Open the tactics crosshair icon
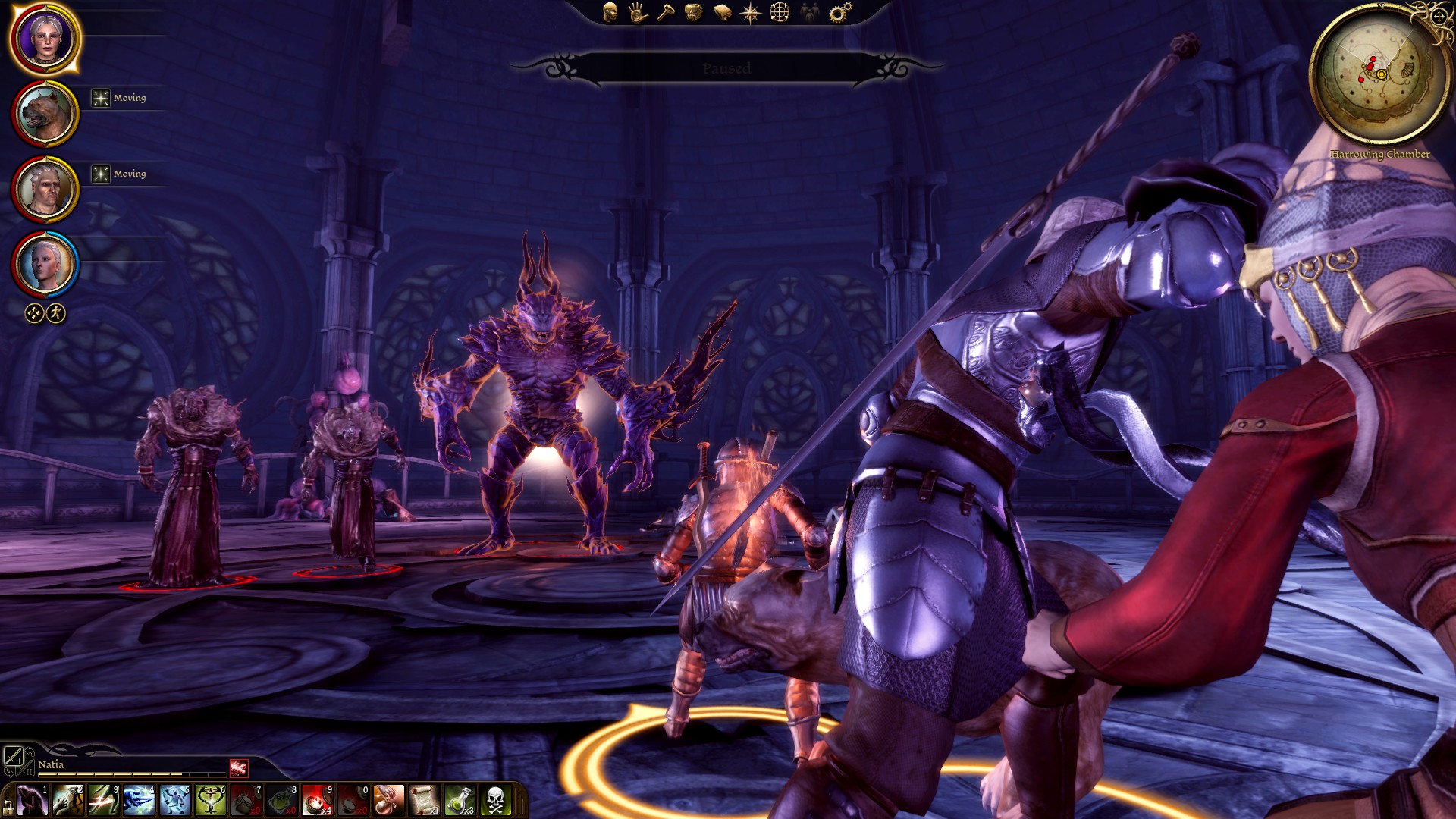The height and width of the screenshot is (819, 1456). (780, 12)
